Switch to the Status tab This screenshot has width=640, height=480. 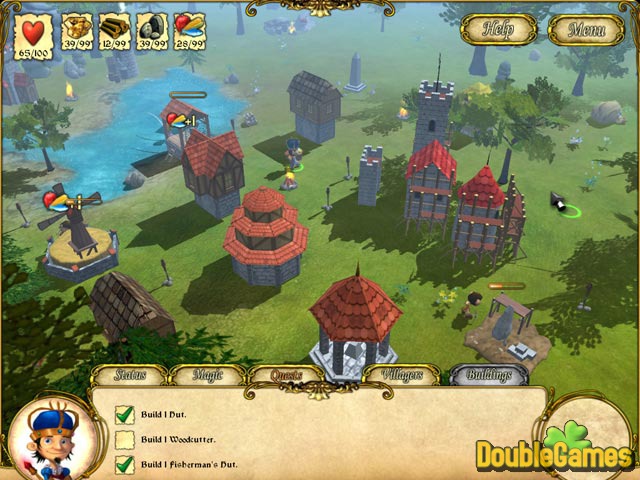pyautogui.click(x=130, y=376)
